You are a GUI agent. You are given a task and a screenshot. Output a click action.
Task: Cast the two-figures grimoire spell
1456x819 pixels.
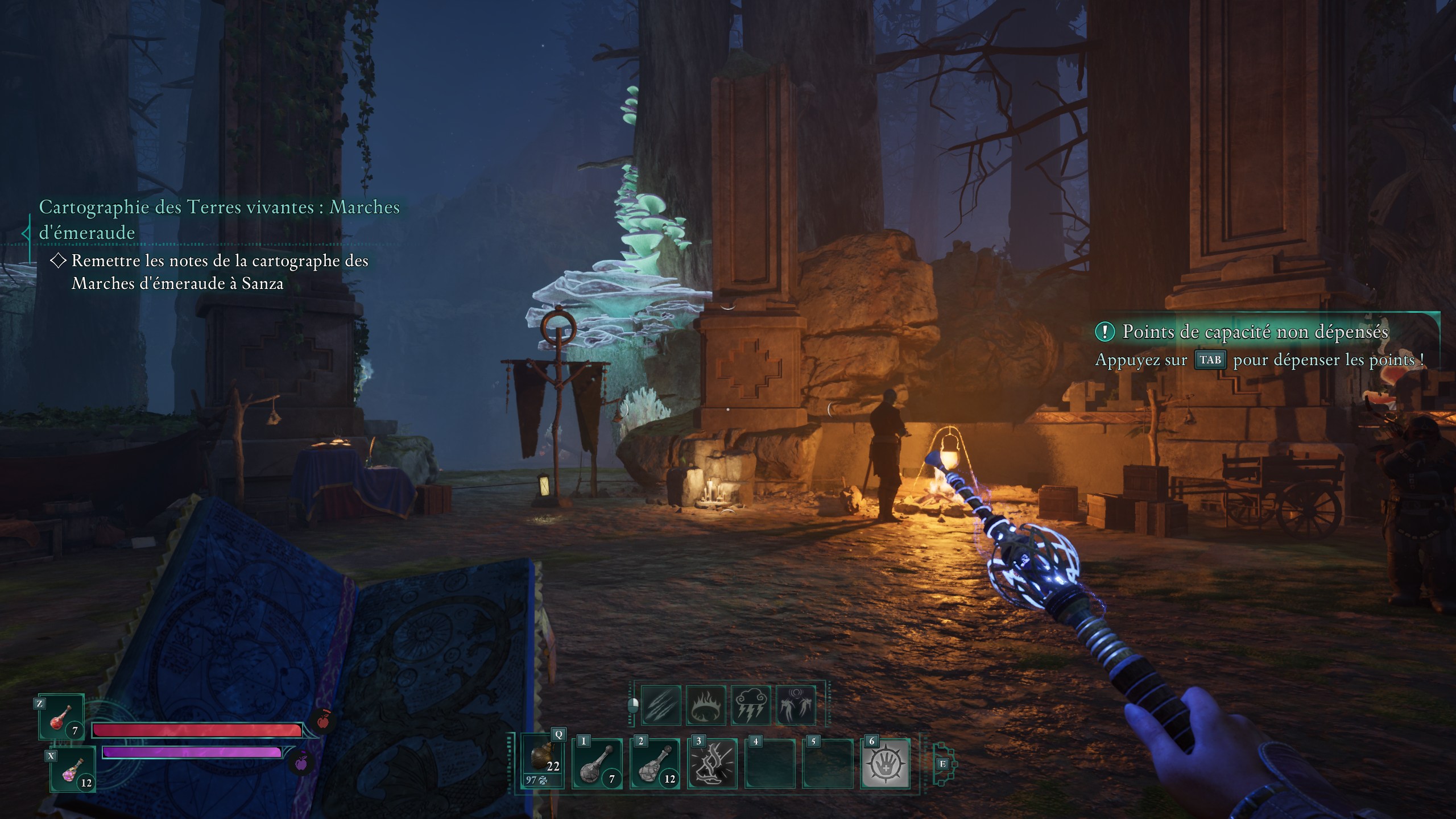coord(796,705)
